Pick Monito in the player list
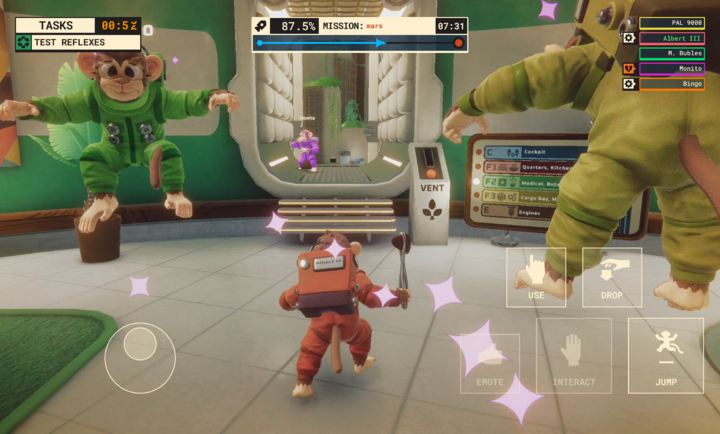This screenshot has width=720, height=434. (671, 68)
